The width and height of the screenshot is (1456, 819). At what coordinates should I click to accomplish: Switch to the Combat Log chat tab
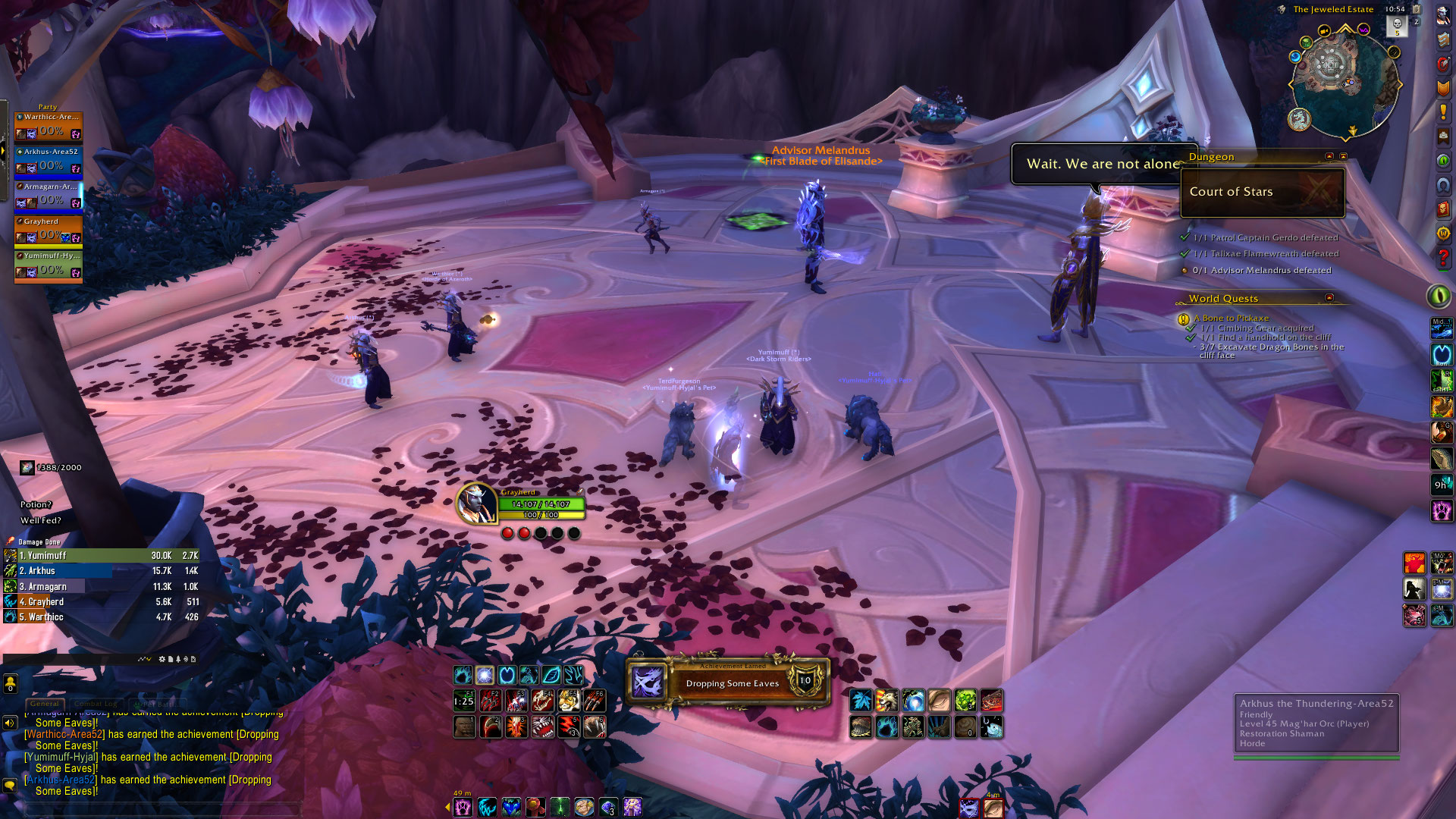[x=96, y=704]
